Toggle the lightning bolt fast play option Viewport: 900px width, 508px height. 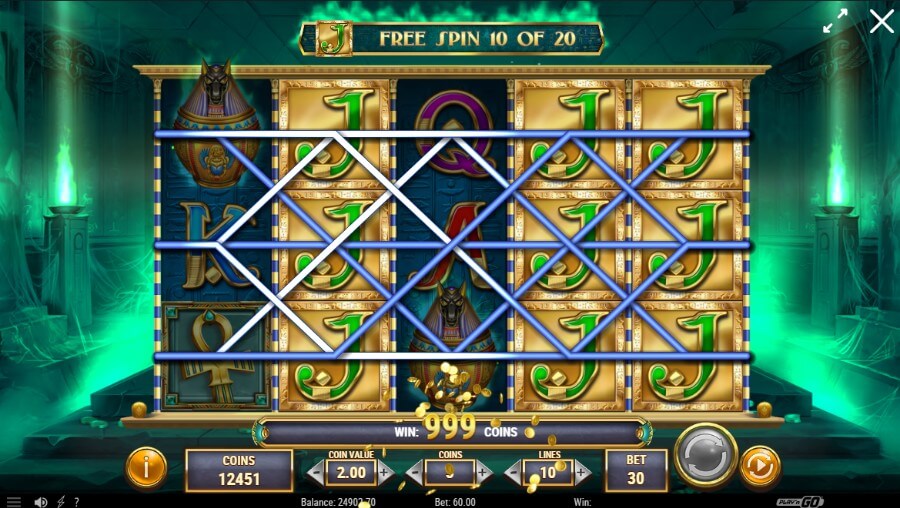point(61,501)
